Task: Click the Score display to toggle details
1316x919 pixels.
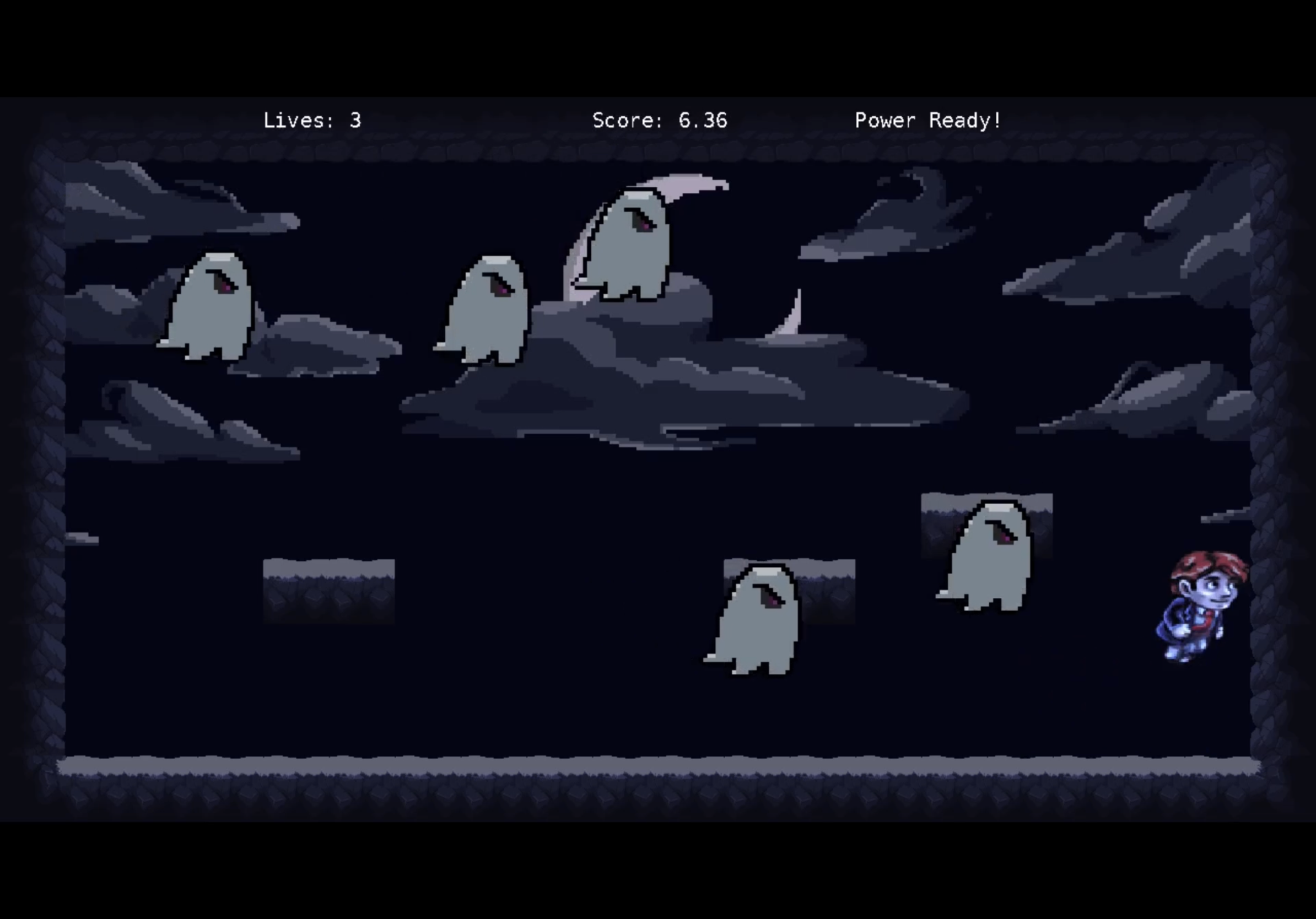Action: coord(659,120)
